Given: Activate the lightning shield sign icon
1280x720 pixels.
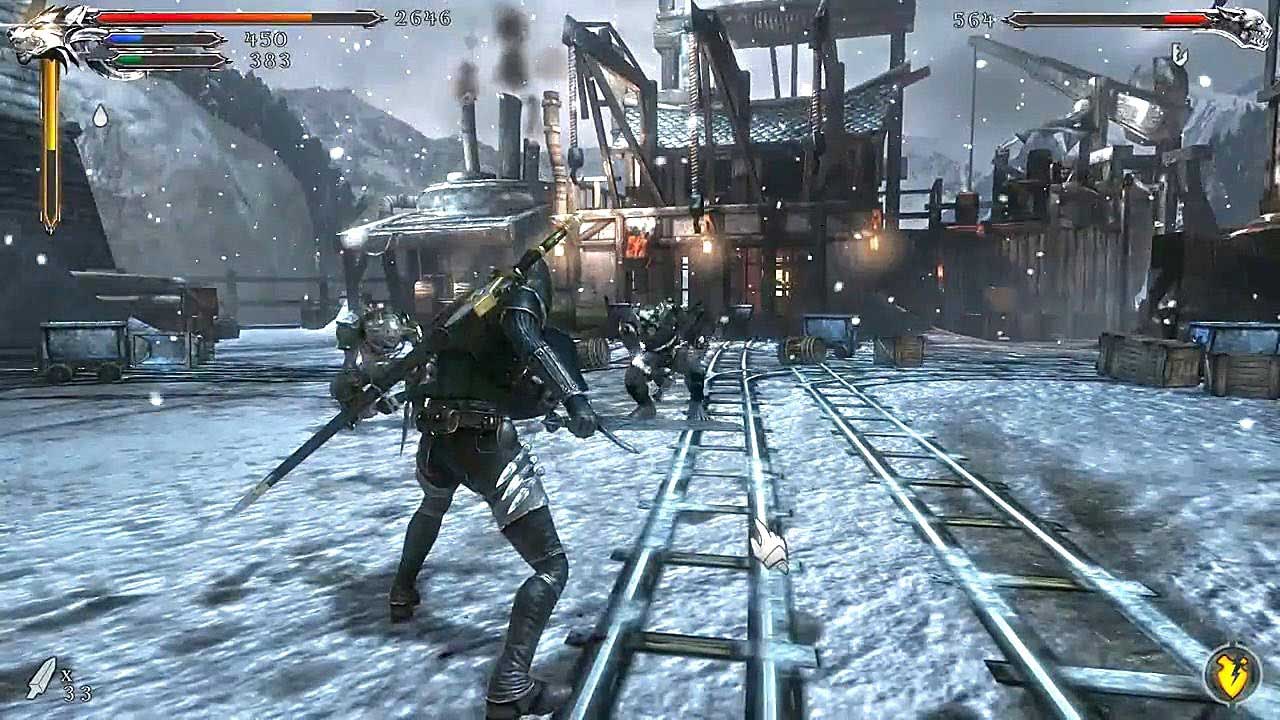Looking at the screenshot, I should 1231,672.
